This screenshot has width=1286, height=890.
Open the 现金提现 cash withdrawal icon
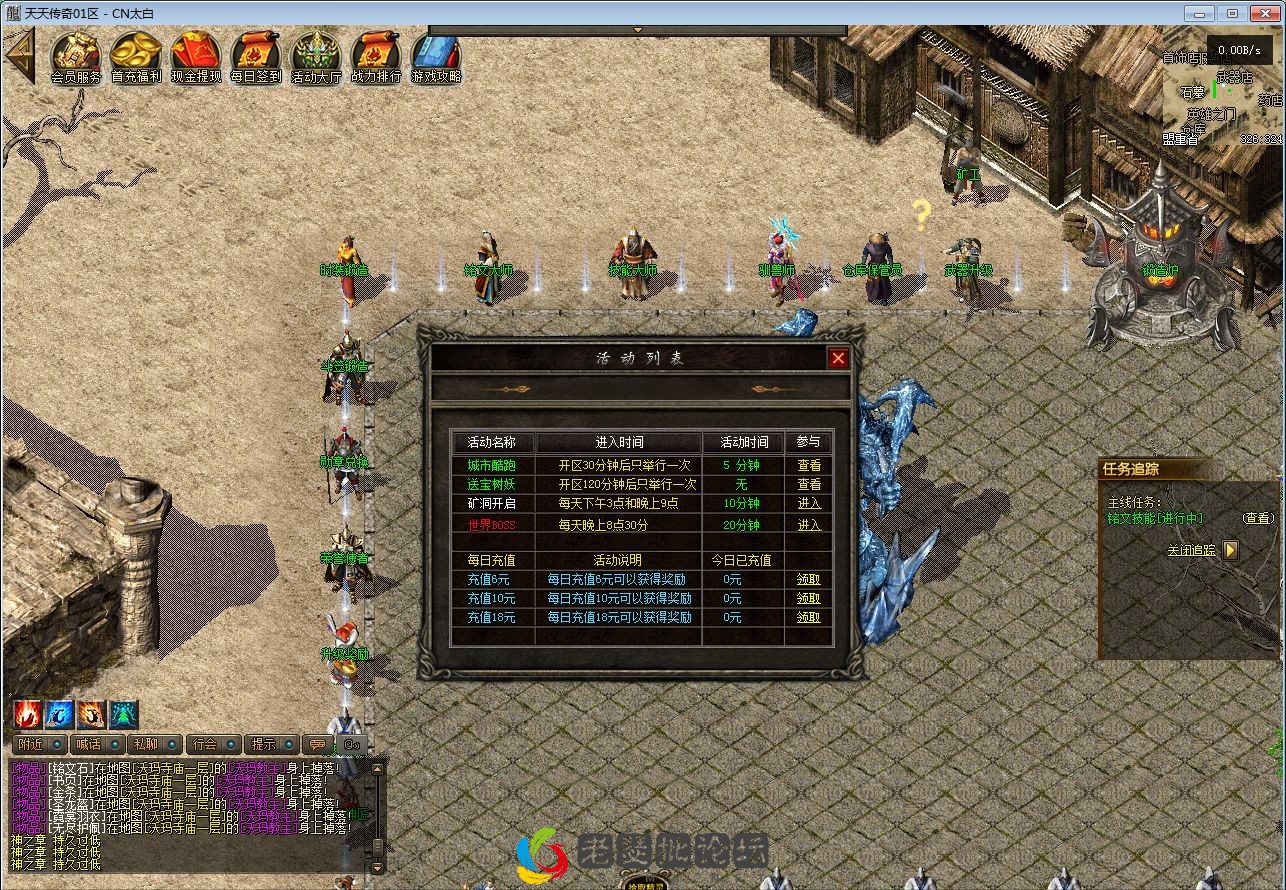[196, 53]
